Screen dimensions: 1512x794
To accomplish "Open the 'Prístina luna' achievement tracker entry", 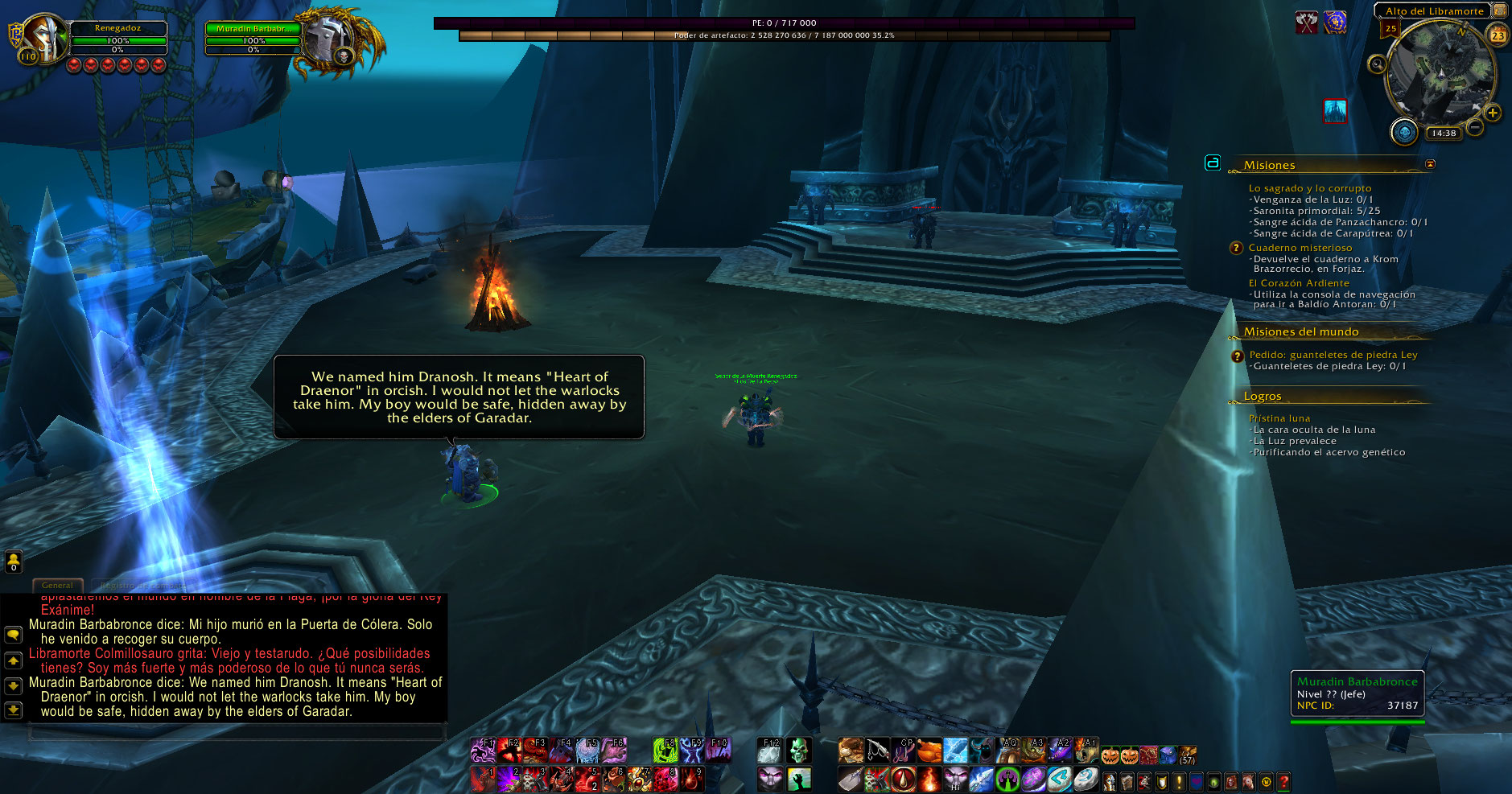I will pyautogui.click(x=1279, y=418).
